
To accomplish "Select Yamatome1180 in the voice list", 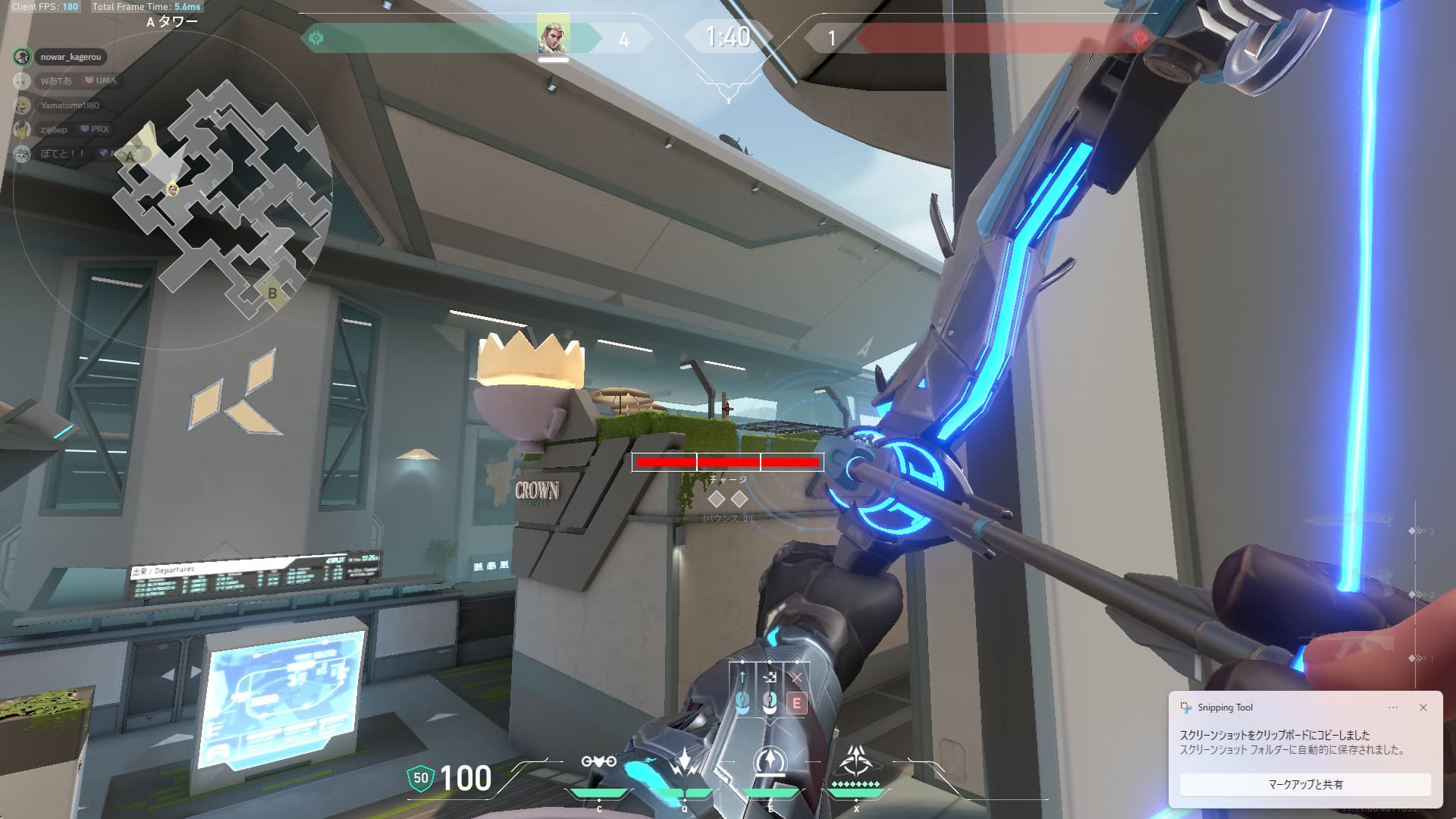I will click(x=70, y=105).
